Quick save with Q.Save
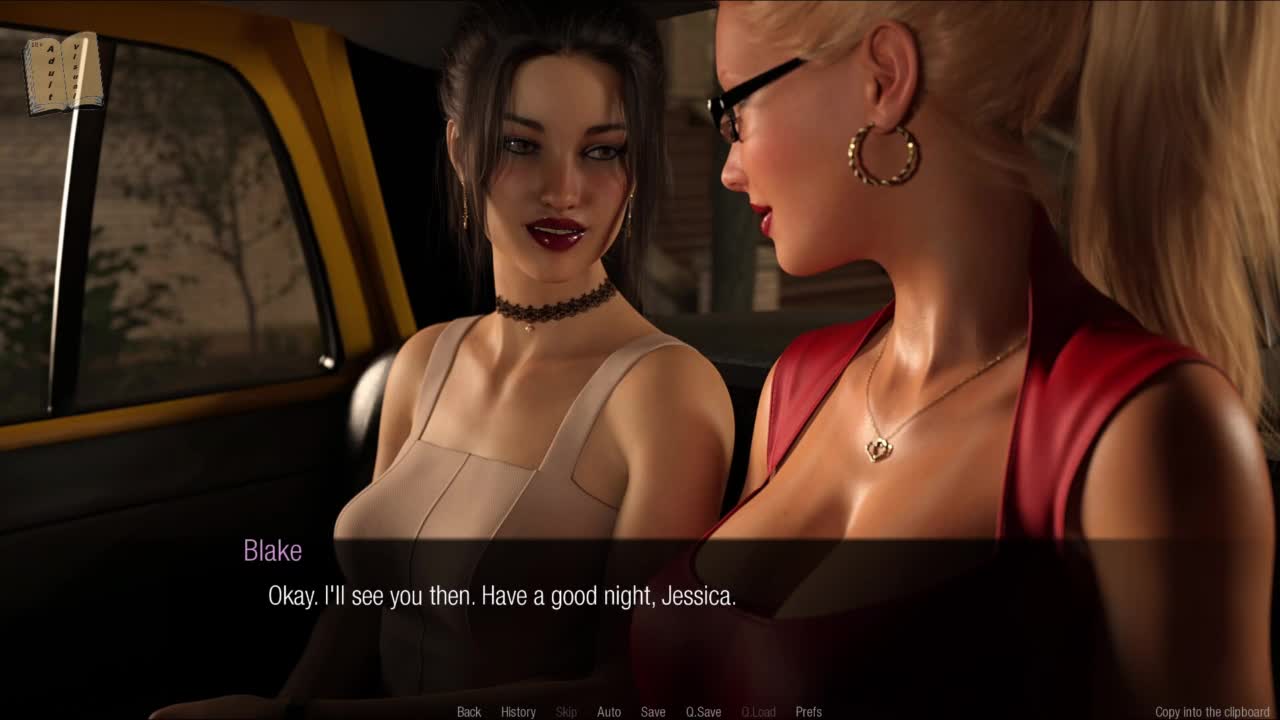 point(703,712)
